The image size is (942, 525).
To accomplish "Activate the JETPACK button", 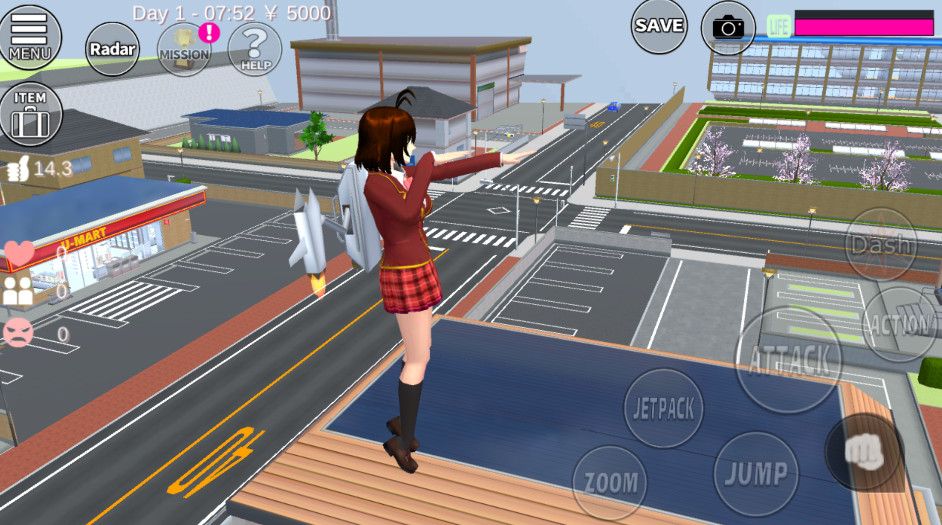I will pos(664,408).
